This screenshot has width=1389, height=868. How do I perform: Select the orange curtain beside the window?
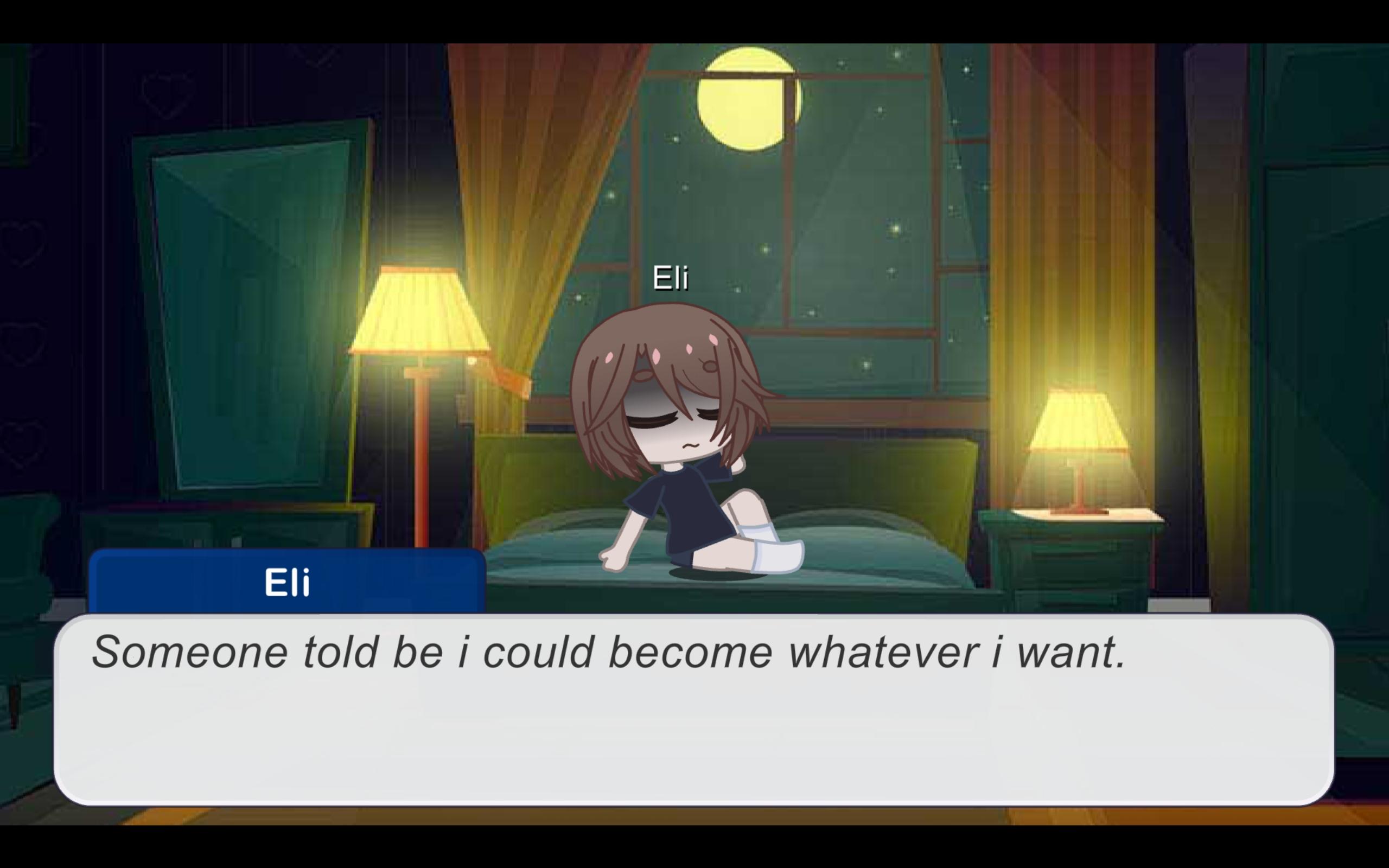[x=517, y=172]
